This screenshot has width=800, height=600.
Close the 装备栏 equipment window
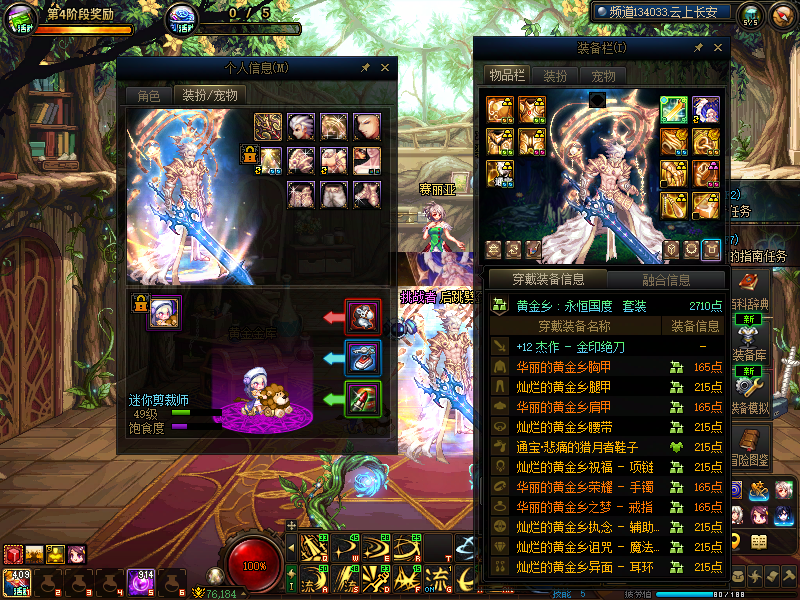click(717, 47)
